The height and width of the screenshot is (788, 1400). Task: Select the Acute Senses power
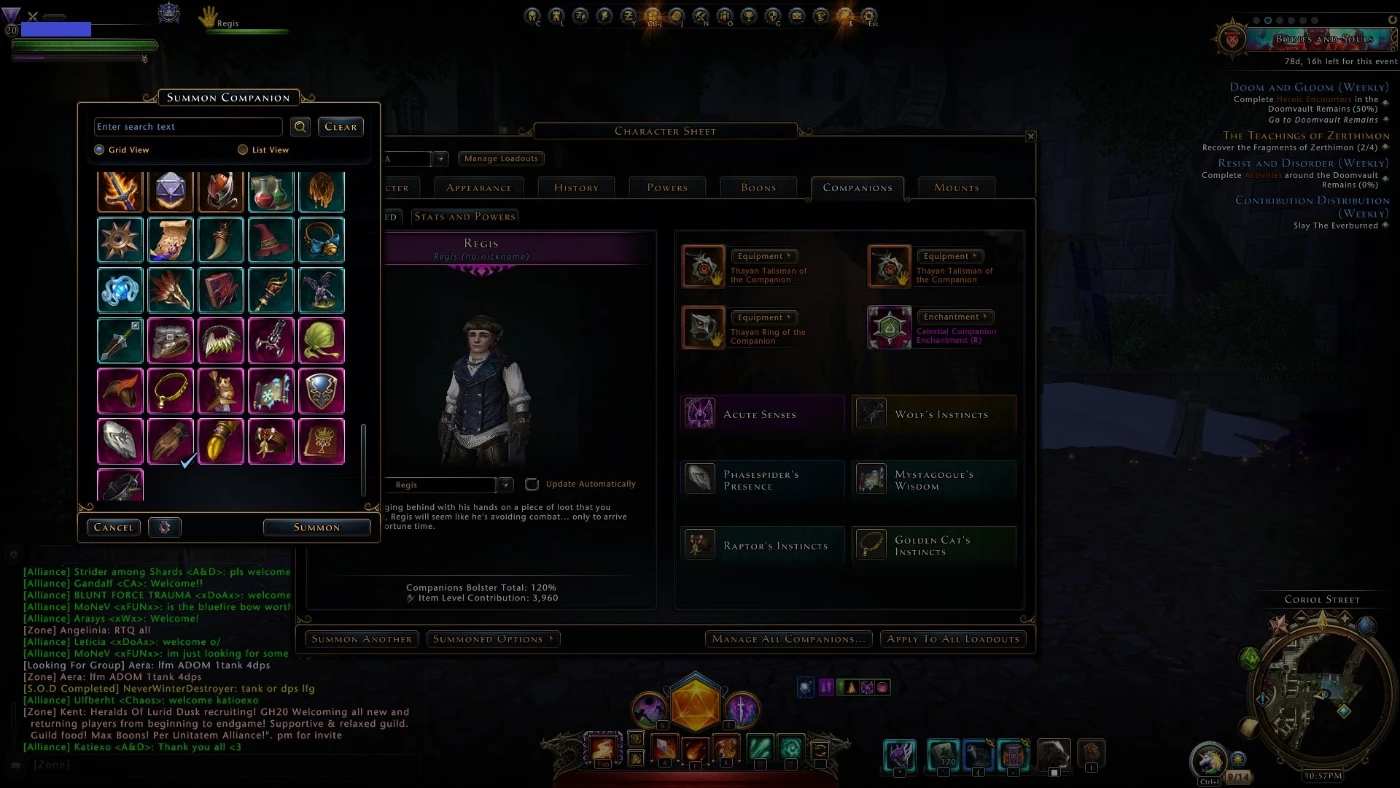coord(762,414)
